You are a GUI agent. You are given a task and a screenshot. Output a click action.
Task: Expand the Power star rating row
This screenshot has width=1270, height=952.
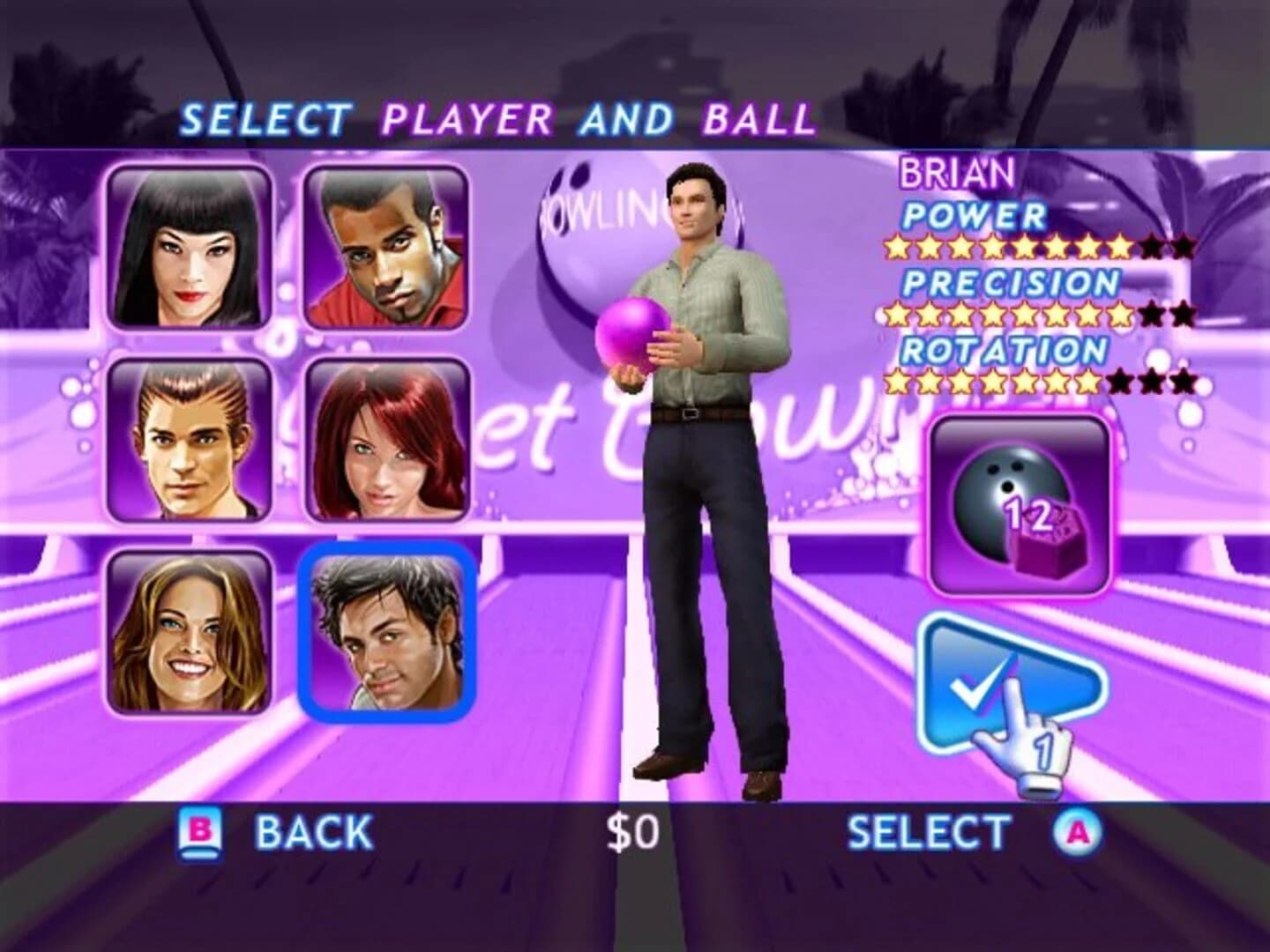click(1041, 247)
